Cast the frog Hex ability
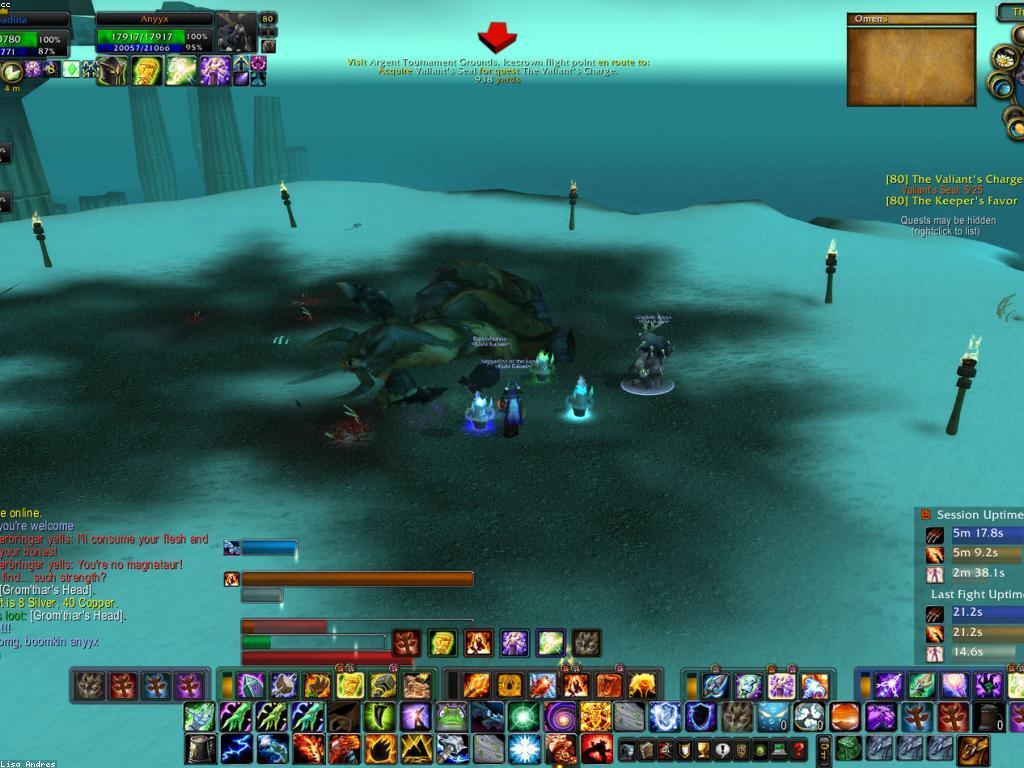Viewport: 1024px width, 768px height. (452, 717)
